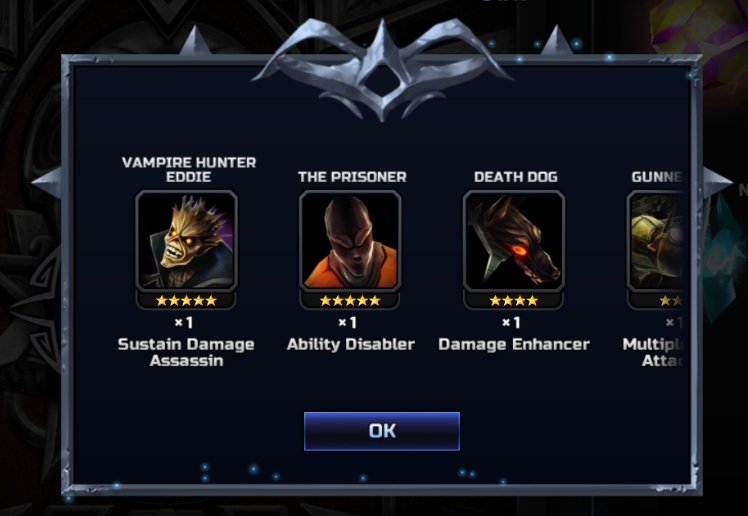Select the partially visible Gunner card
This screenshot has width=748, height=516.
pyautogui.click(x=657, y=241)
